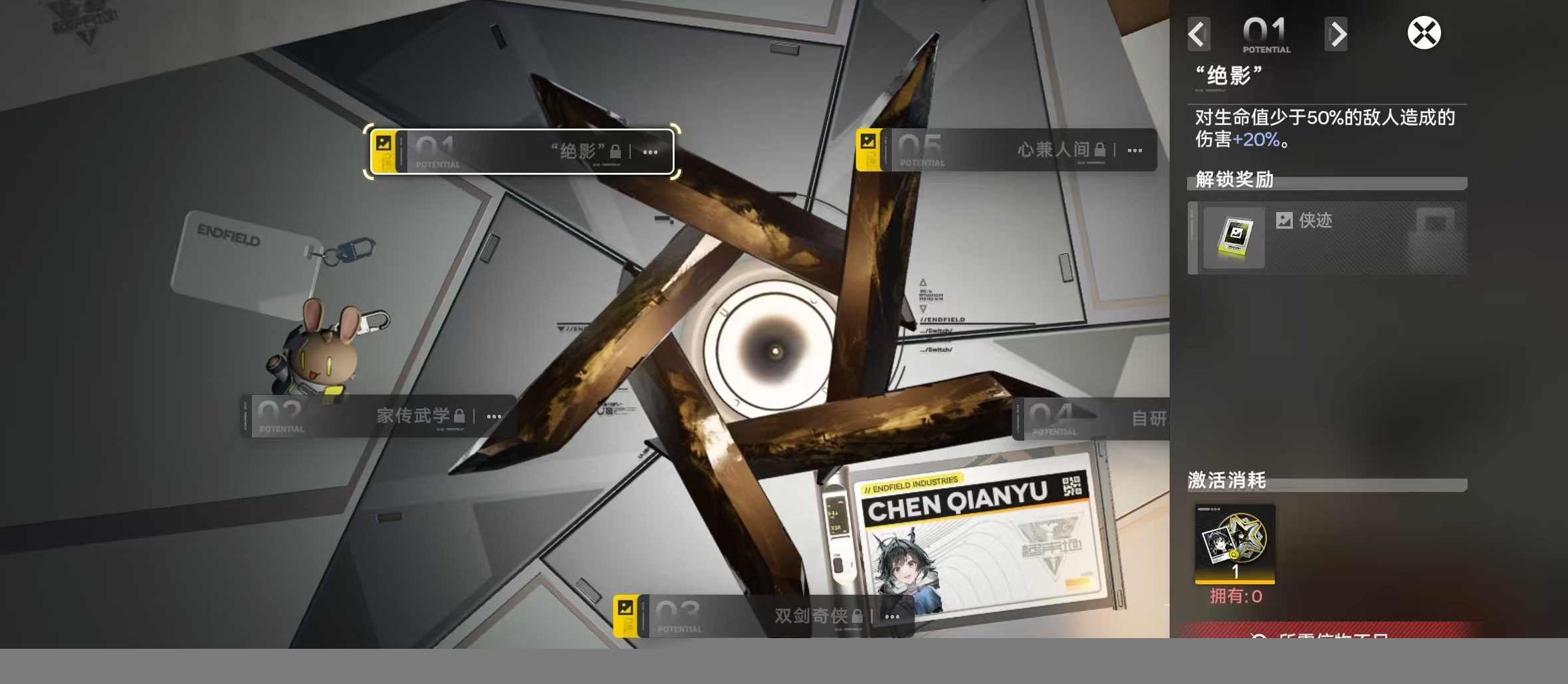Close the potential detail panel
Image resolution: width=1568 pixels, height=684 pixels.
click(1424, 33)
